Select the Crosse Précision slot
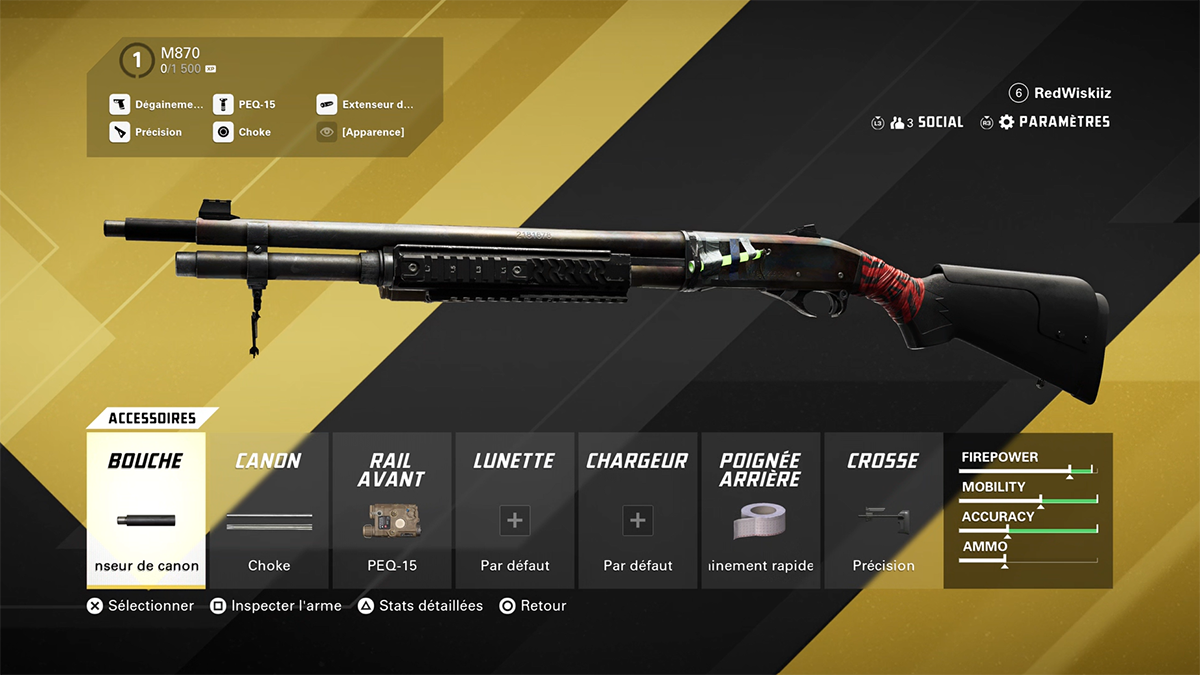 [883, 510]
